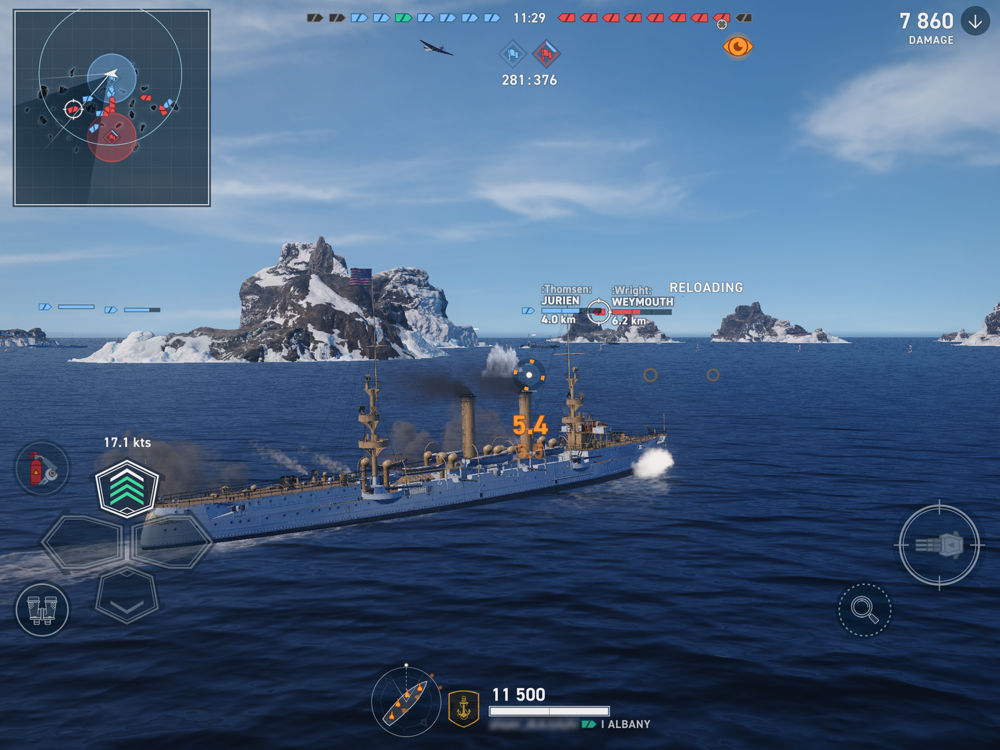Activate the fire extinguisher damage control

coord(42,468)
